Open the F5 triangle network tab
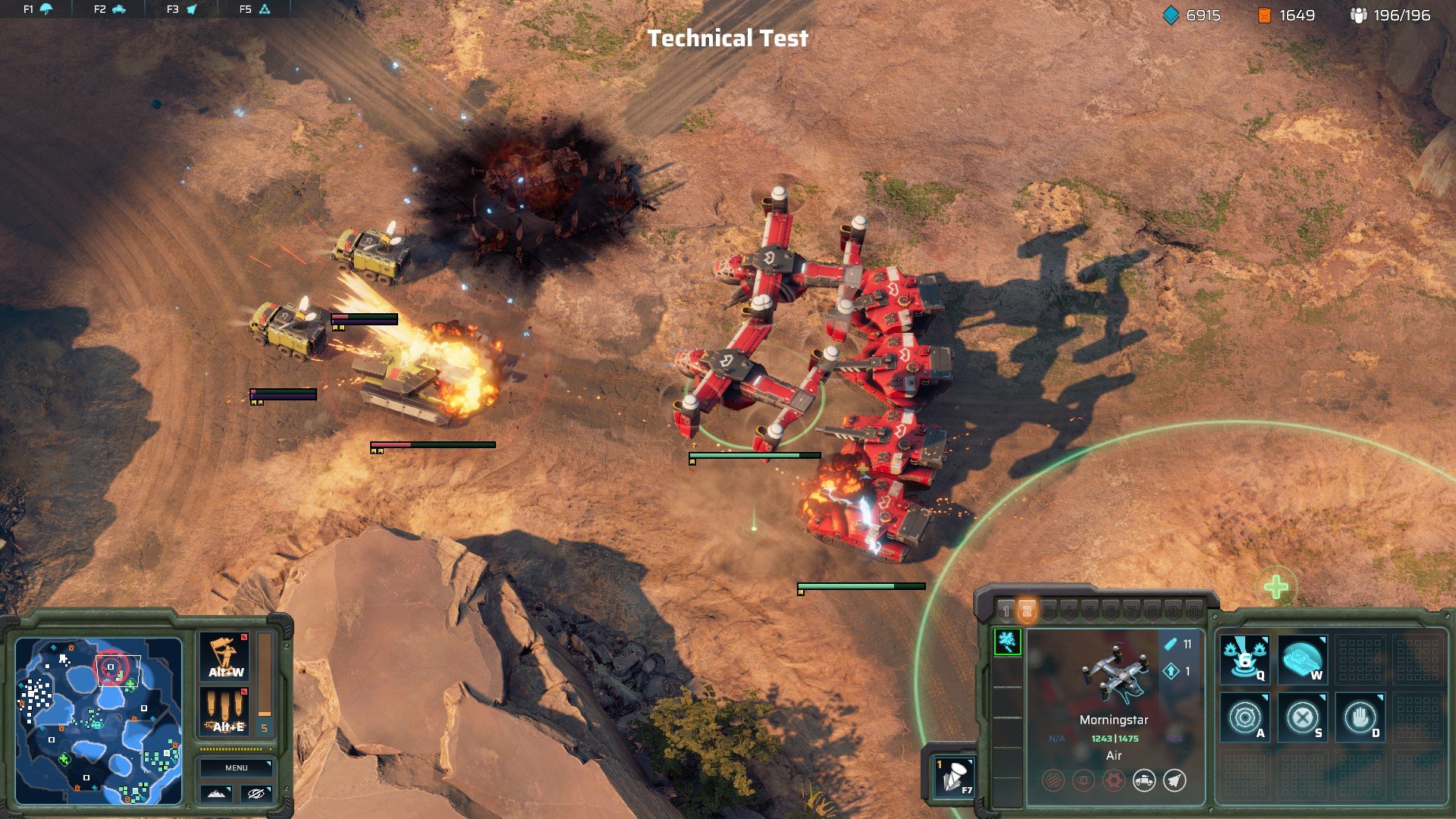This screenshot has width=1456, height=819. (x=255, y=9)
